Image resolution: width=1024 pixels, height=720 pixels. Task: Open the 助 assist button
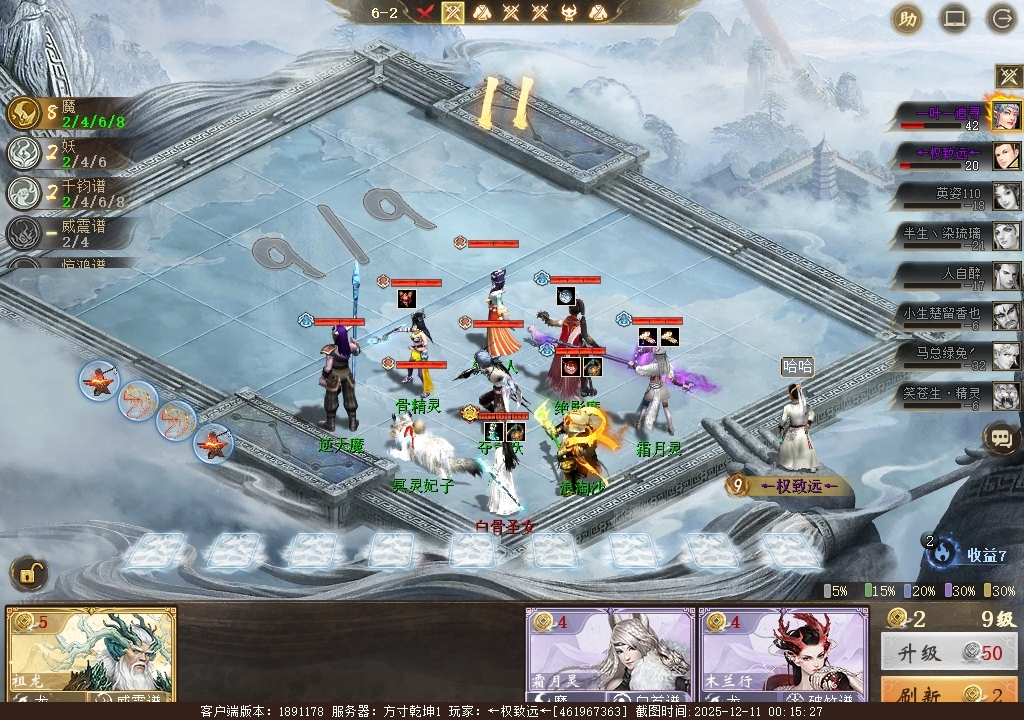907,19
